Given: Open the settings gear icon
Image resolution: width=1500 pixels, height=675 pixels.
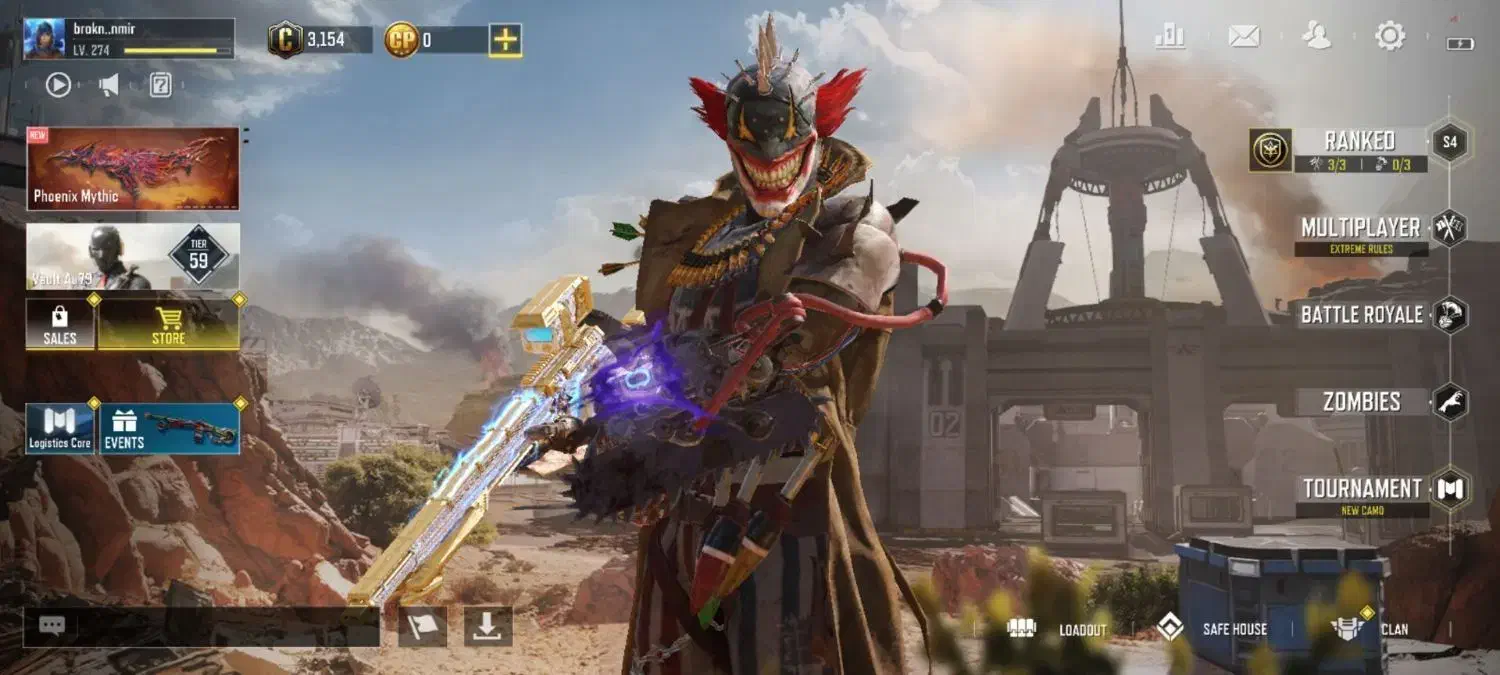Looking at the screenshot, I should pyautogui.click(x=1390, y=37).
